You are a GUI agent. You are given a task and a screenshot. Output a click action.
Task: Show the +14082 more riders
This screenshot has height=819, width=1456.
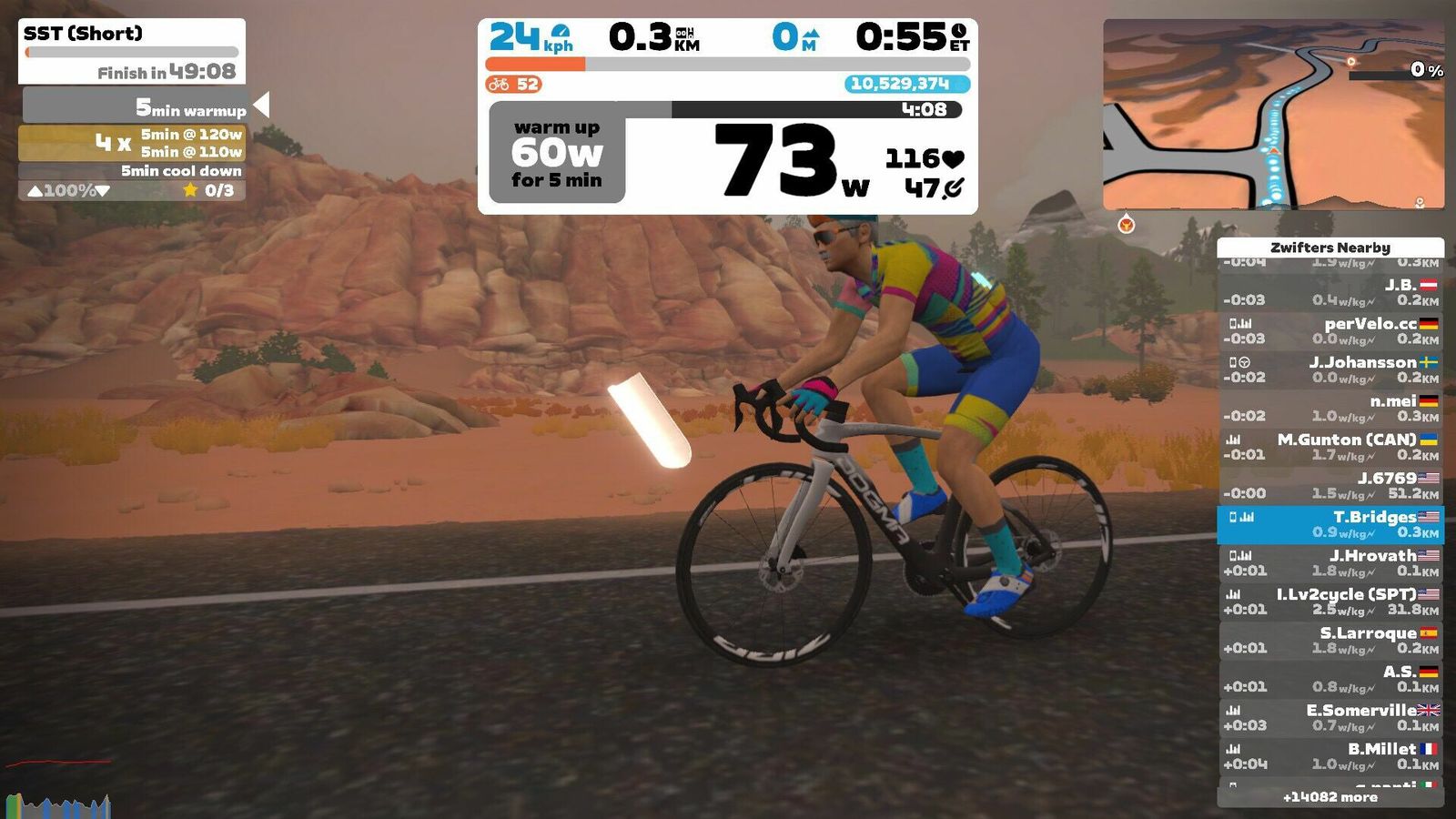pyautogui.click(x=1330, y=797)
